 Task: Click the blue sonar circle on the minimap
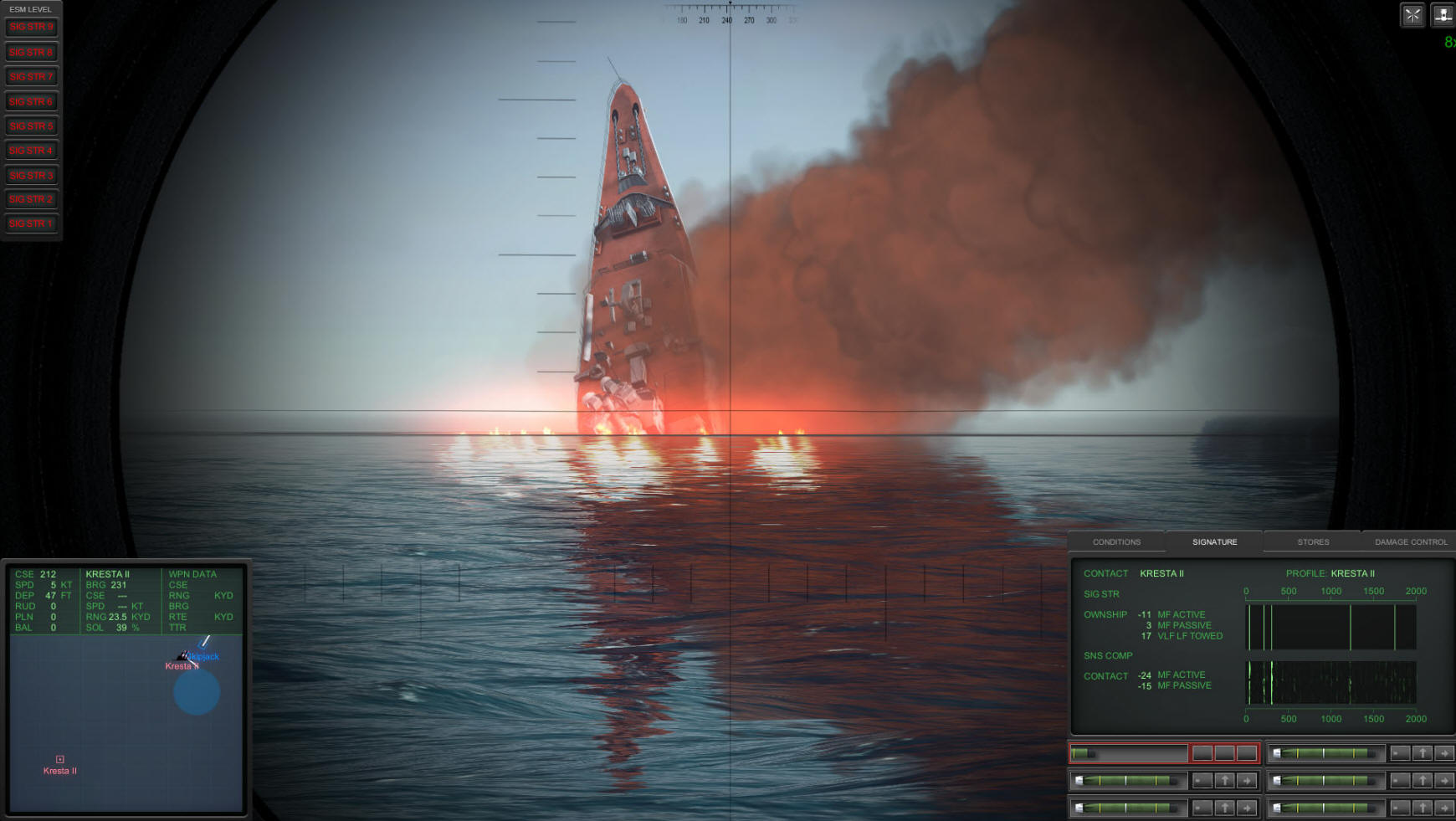(x=196, y=693)
